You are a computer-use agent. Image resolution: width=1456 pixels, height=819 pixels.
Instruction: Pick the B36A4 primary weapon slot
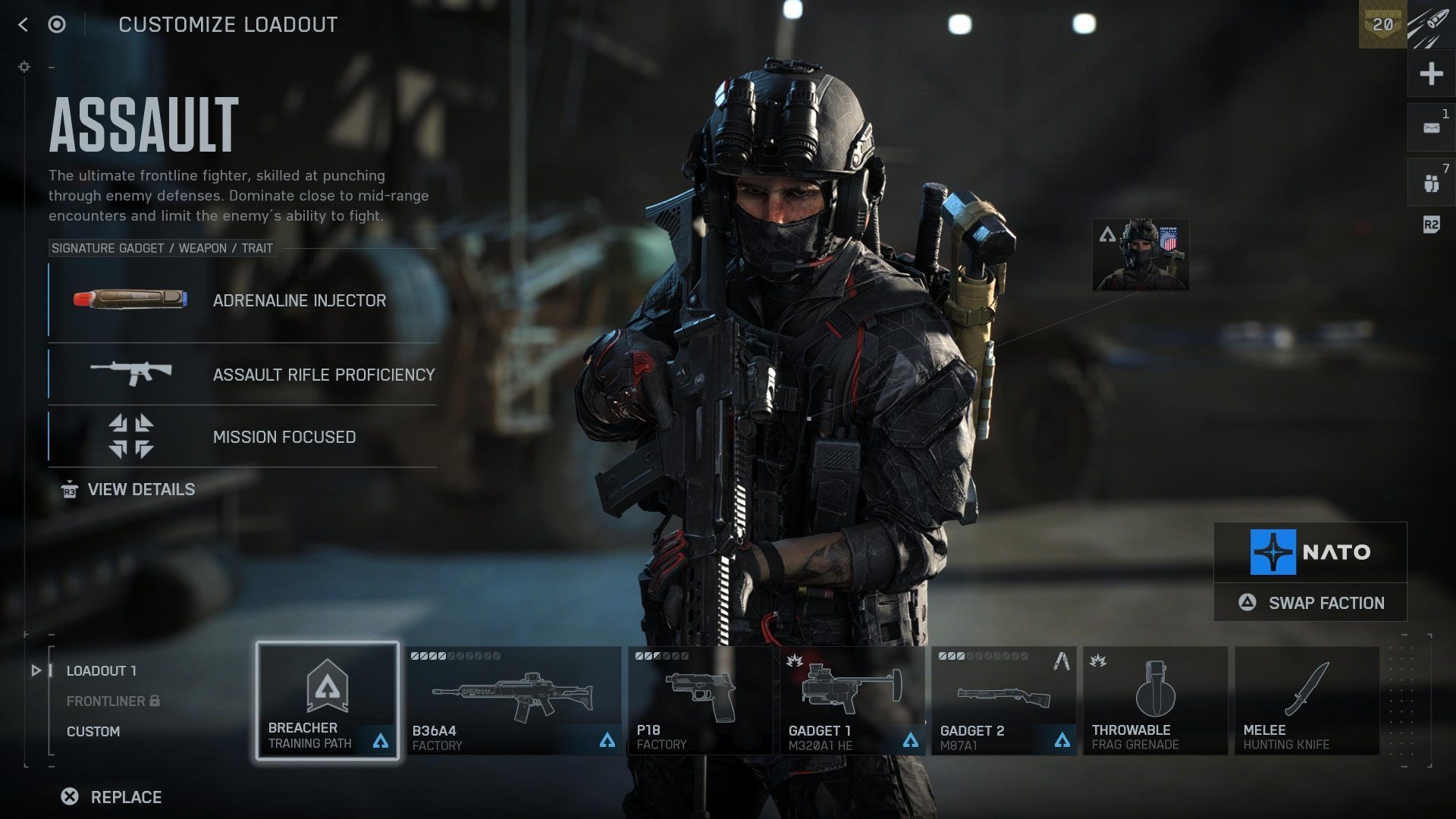tap(514, 701)
